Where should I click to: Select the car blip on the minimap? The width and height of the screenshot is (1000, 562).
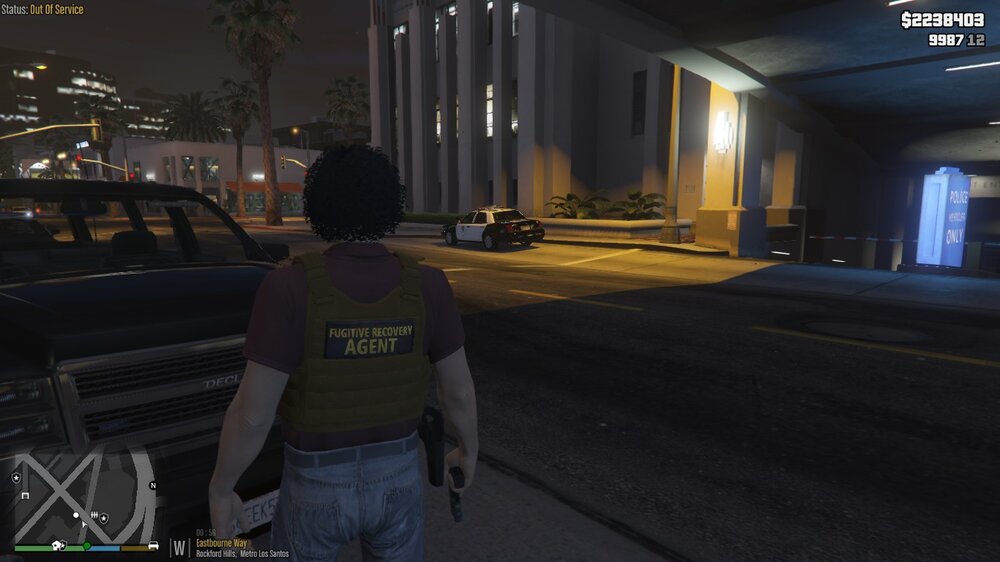[153, 546]
